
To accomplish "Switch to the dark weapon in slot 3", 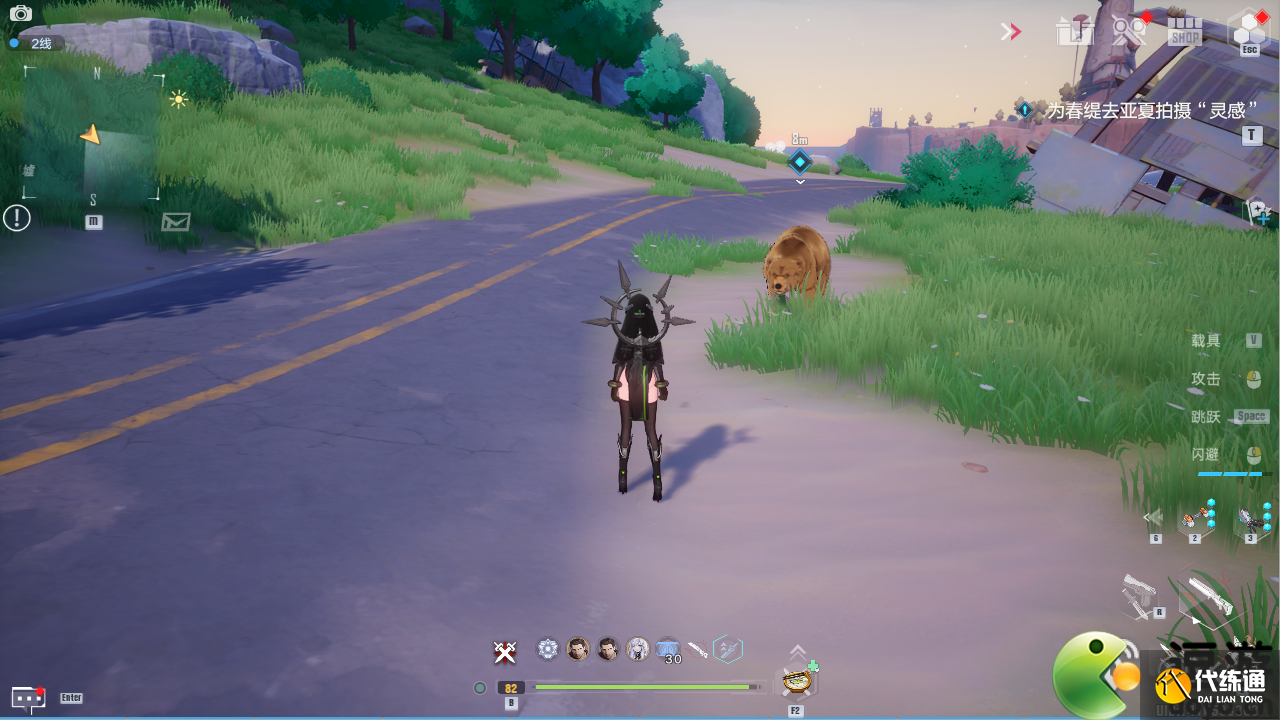I will point(1250,518).
